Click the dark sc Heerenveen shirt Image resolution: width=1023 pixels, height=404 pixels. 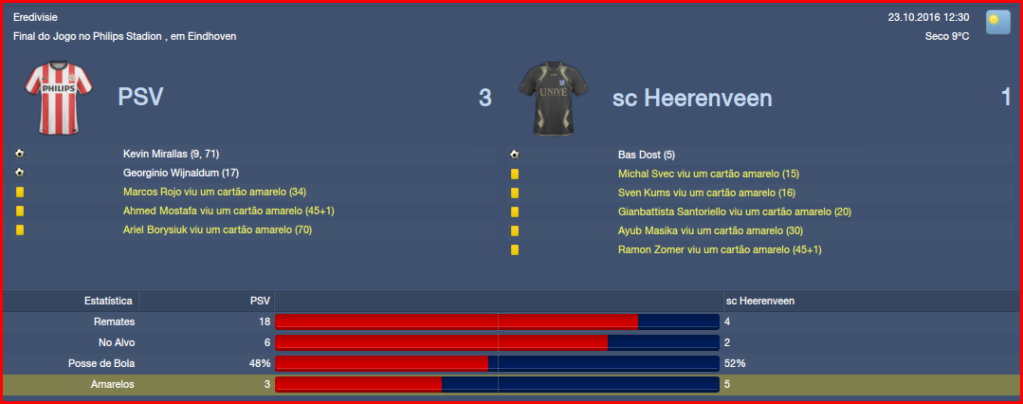tap(553, 98)
